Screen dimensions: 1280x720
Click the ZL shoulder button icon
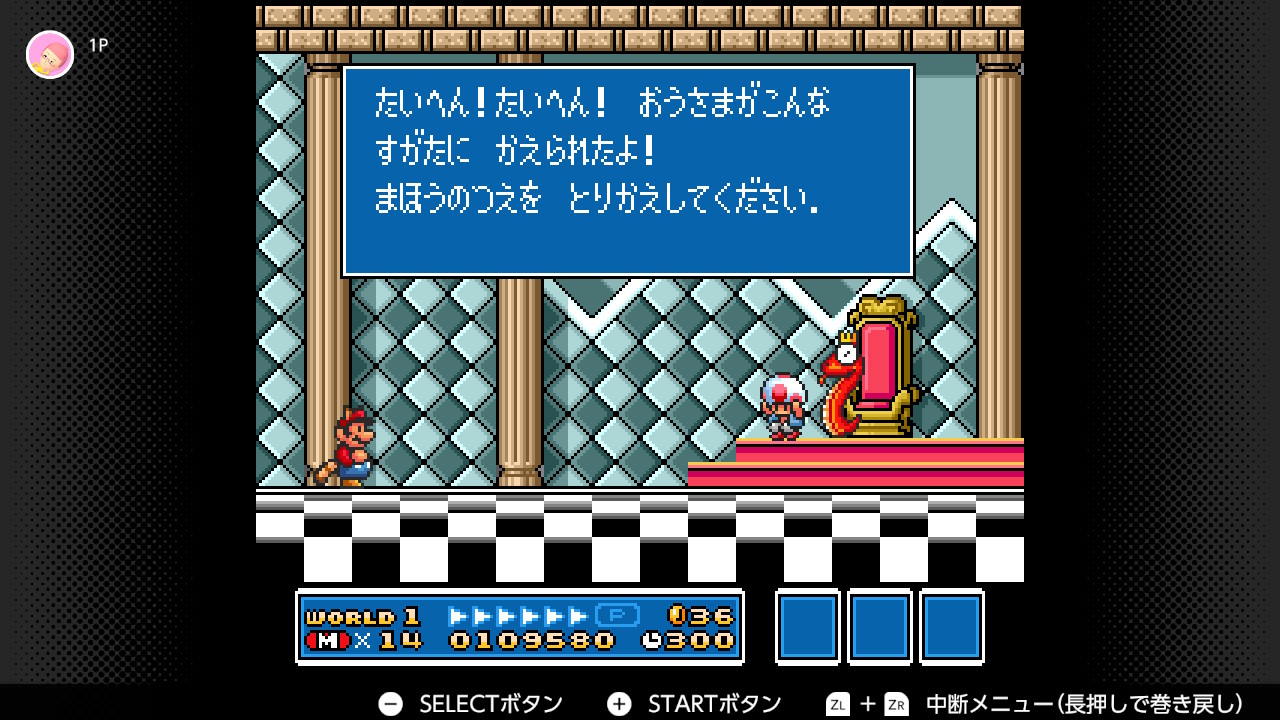click(836, 703)
